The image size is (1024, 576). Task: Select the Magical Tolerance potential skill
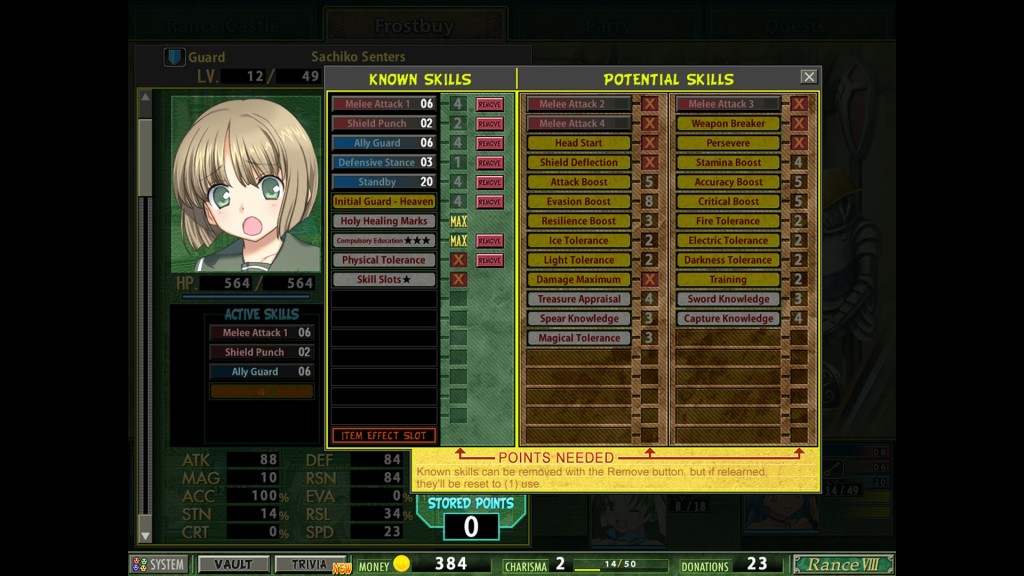(x=579, y=338)
